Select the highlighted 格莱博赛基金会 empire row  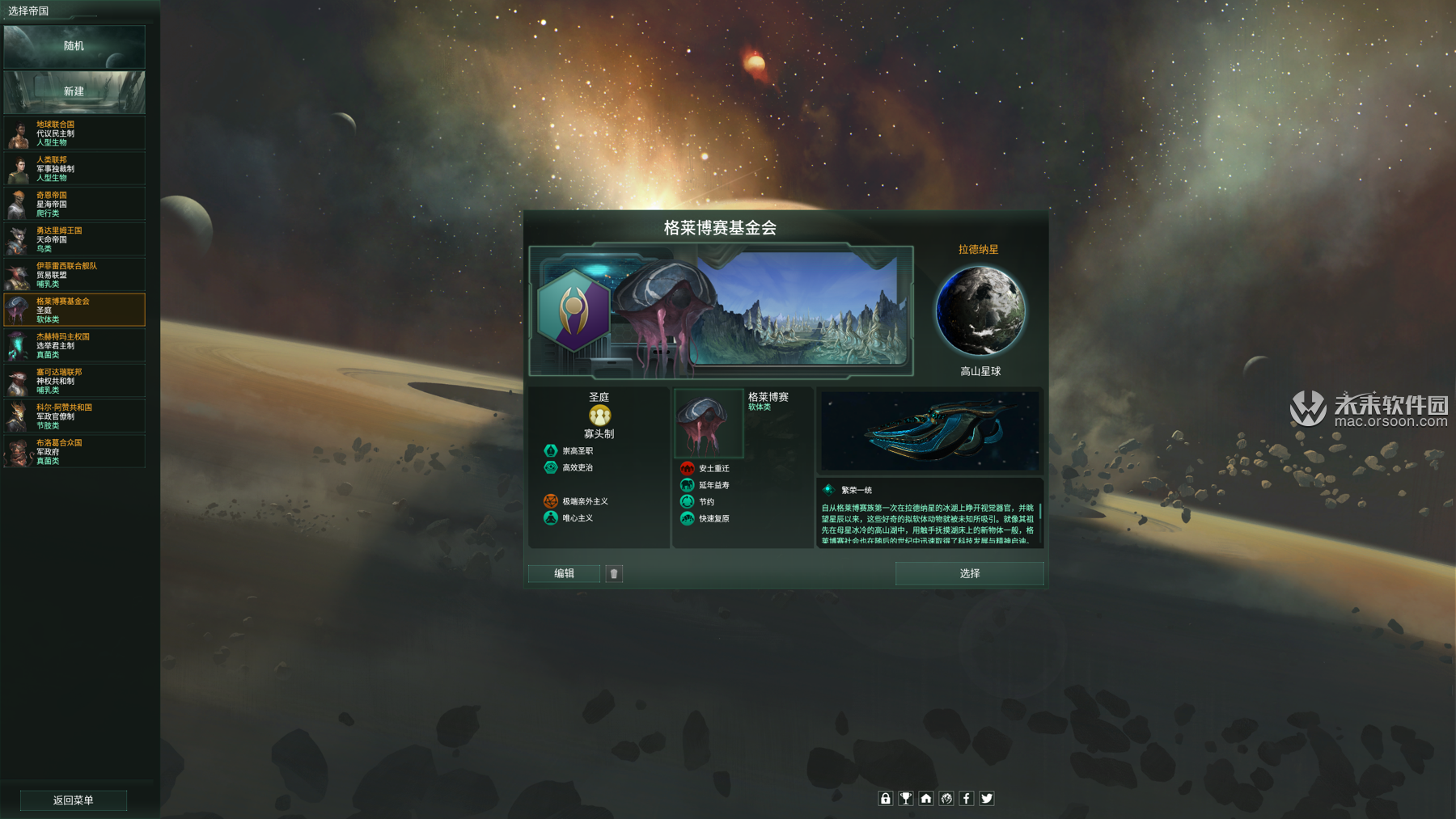(x=74, y=310)
